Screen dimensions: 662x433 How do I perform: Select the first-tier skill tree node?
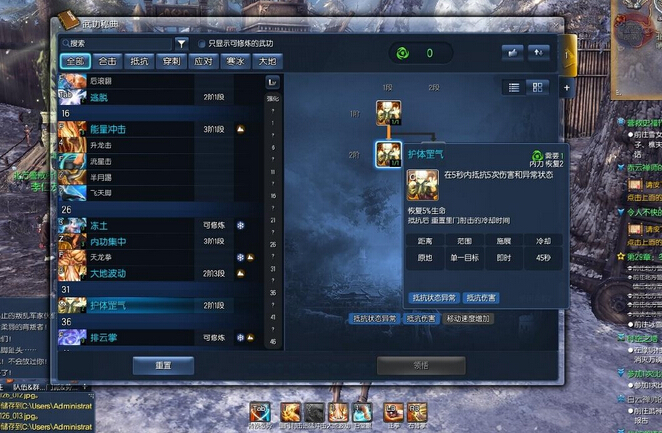[x=388, y=113]
